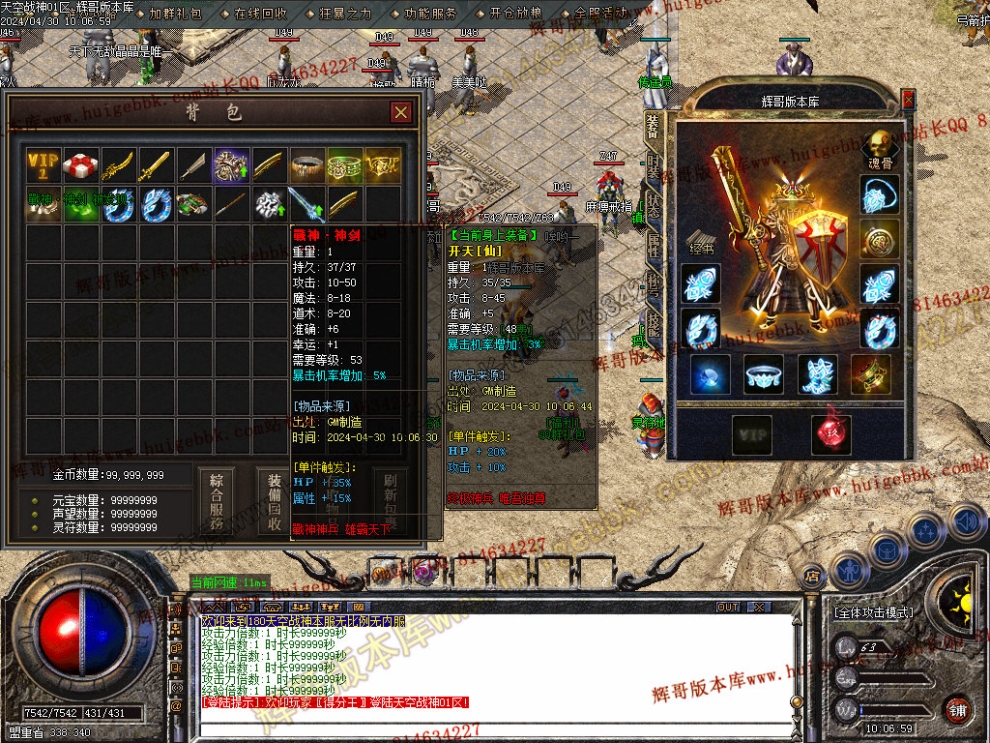Close the character equipment panel
The width and height of the screenshot is (990, 743).
tap(908, 100)
